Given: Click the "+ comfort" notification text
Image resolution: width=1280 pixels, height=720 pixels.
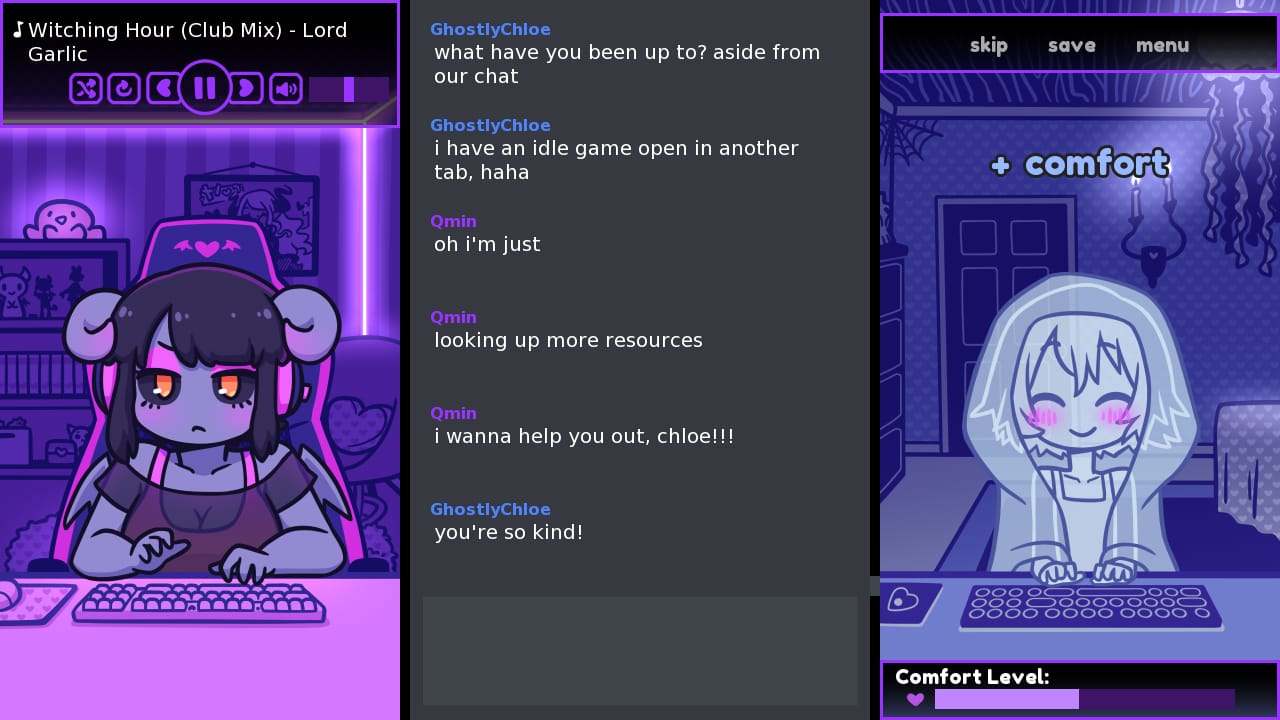Looking at the screenshot, I should (1079, 163).
